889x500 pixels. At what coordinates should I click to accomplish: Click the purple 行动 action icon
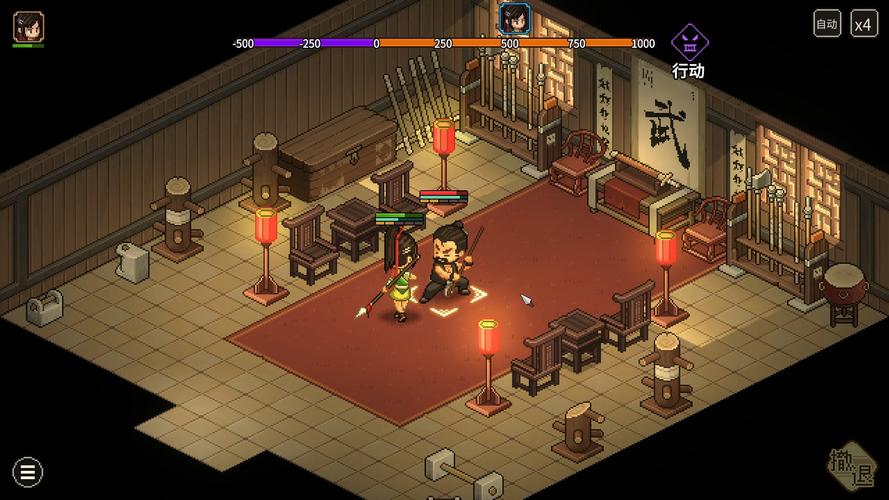click(688, 43)
